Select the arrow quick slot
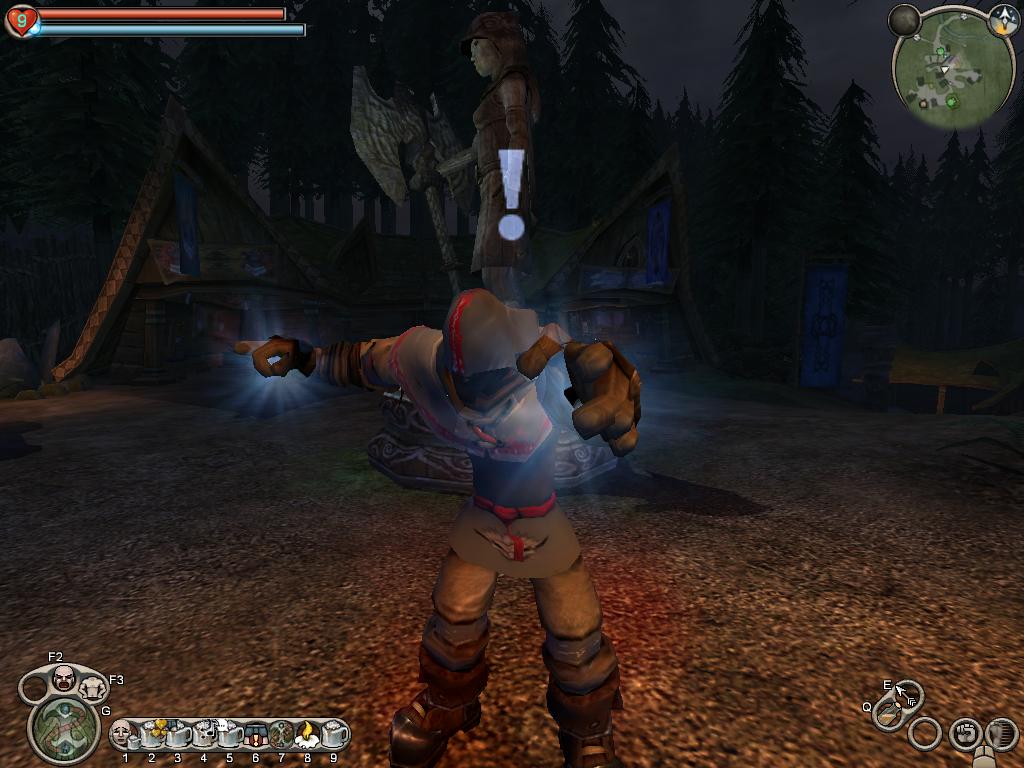 pyautogui.click(x=908, y=694)
